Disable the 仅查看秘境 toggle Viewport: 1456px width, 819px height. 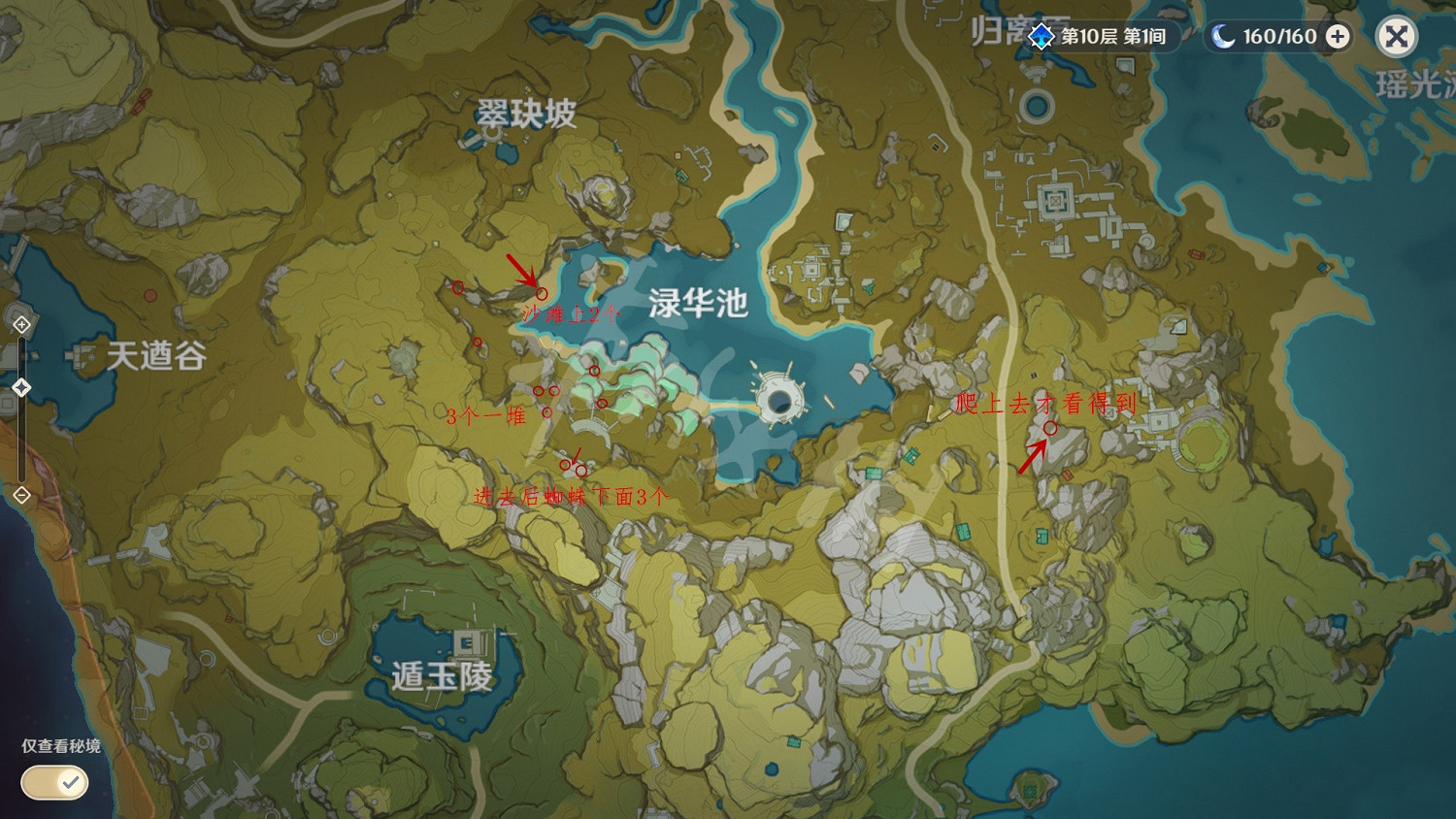(53, 782)
